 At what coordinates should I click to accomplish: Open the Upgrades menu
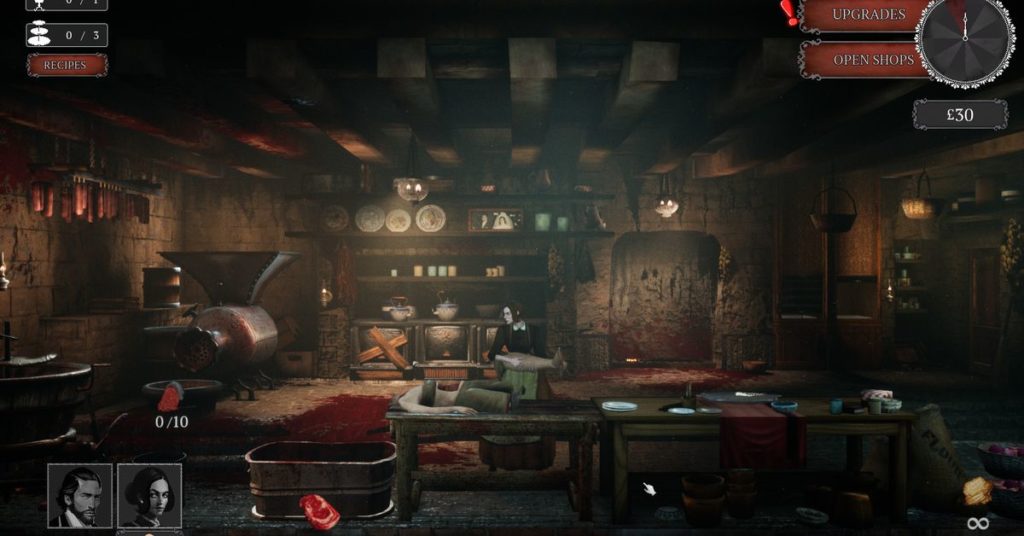[x=867, y=15]
